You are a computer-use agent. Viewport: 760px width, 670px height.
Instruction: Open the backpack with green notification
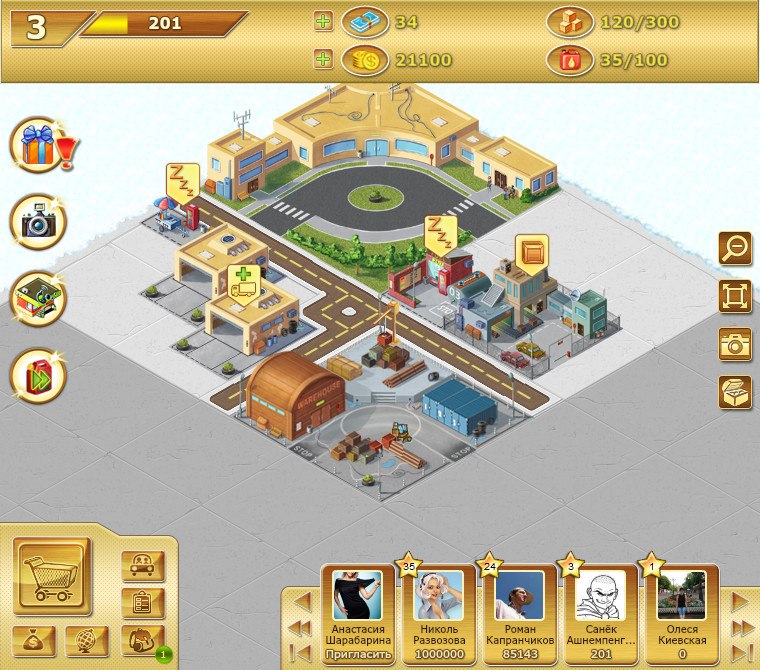pos(142,640)
